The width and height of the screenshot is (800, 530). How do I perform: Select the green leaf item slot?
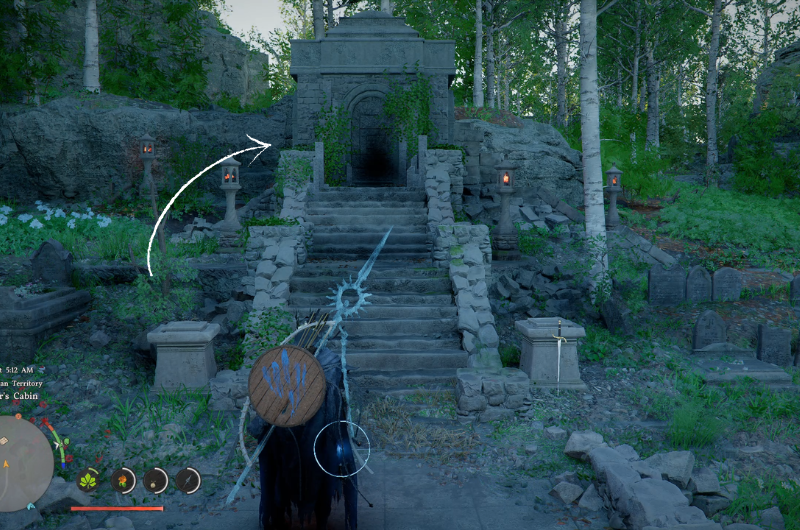coord(88,480)
